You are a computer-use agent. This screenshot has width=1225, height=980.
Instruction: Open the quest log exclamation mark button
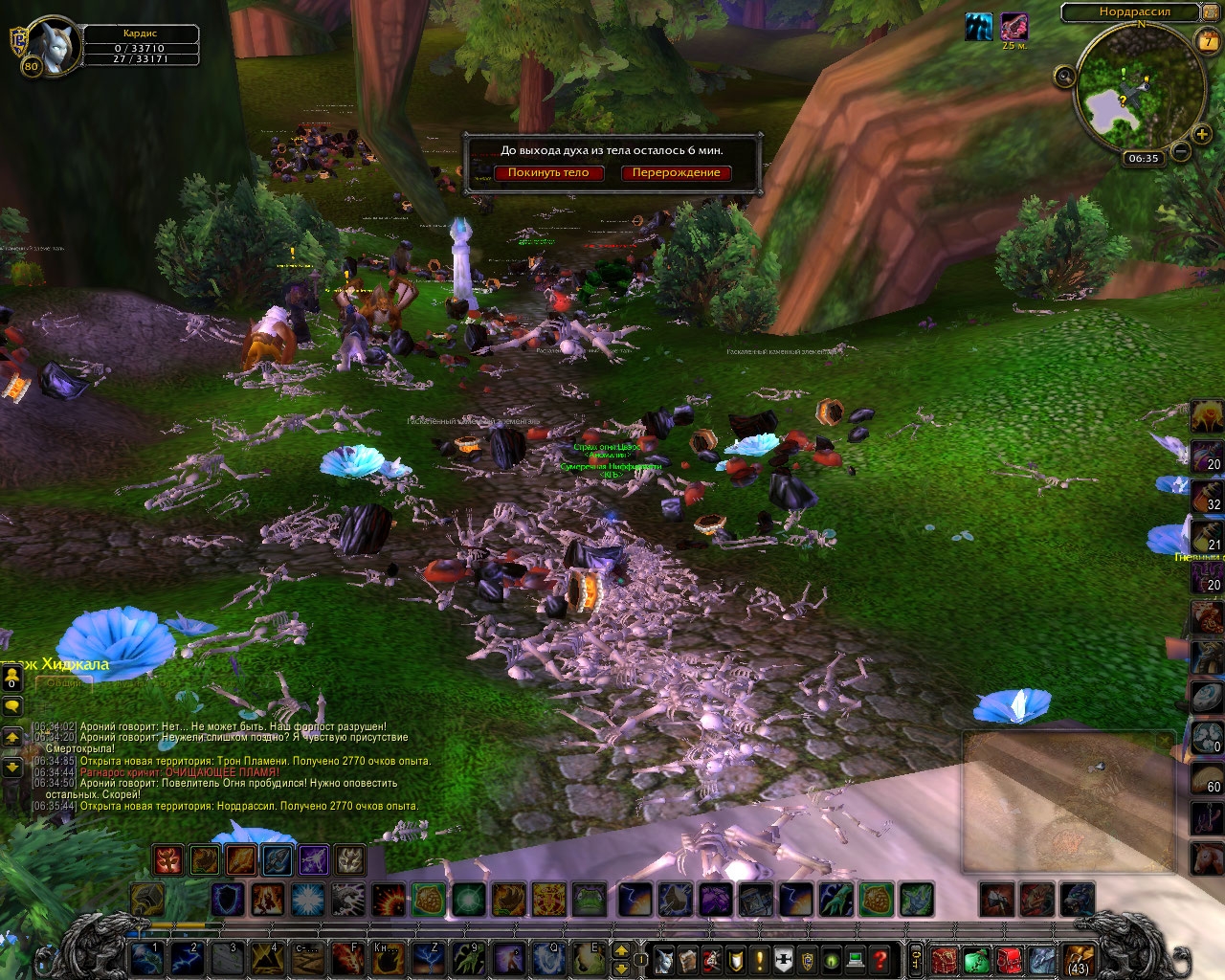[x=760, y=958]
